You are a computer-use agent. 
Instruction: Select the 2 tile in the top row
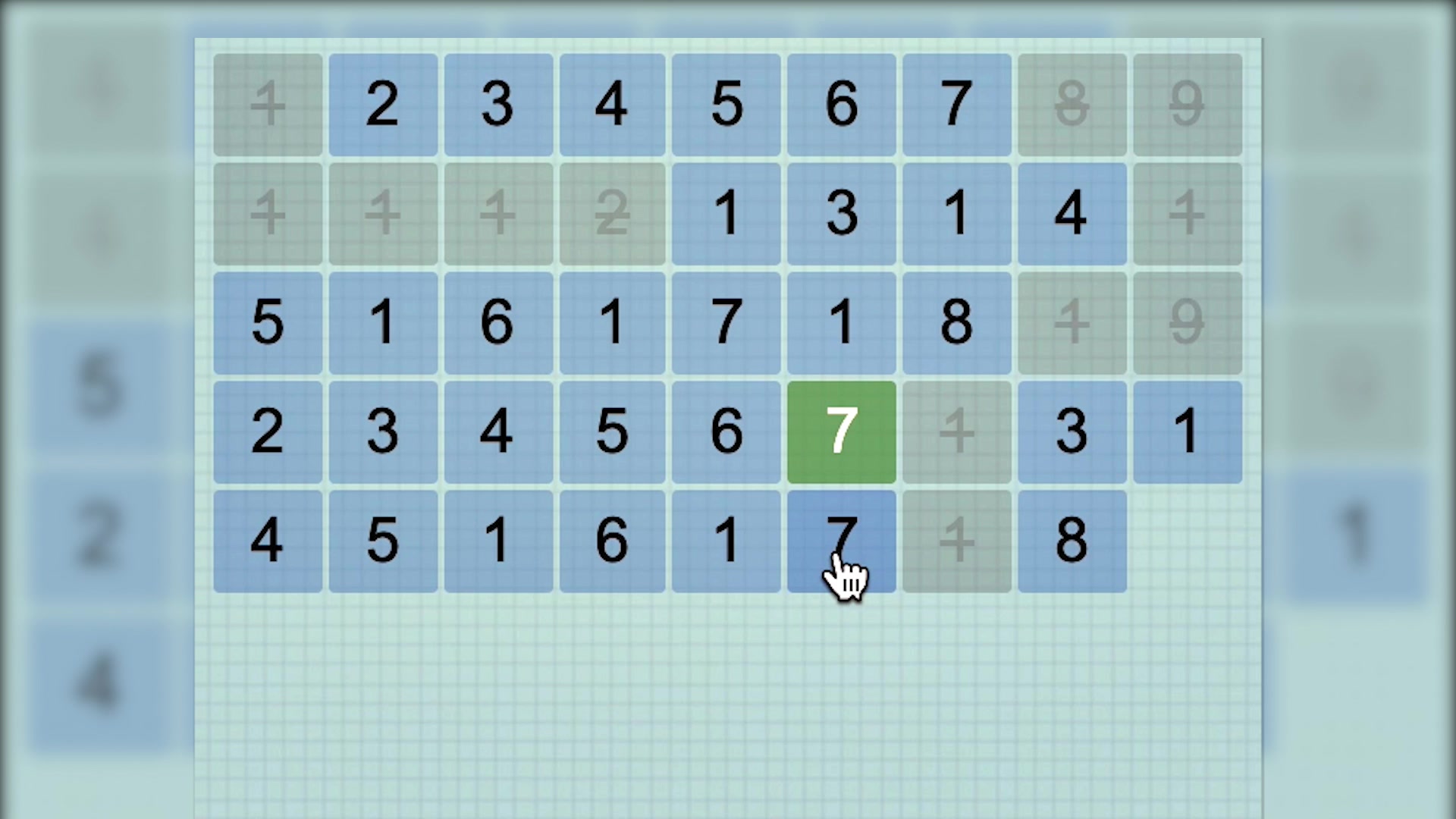click(383, 104)
